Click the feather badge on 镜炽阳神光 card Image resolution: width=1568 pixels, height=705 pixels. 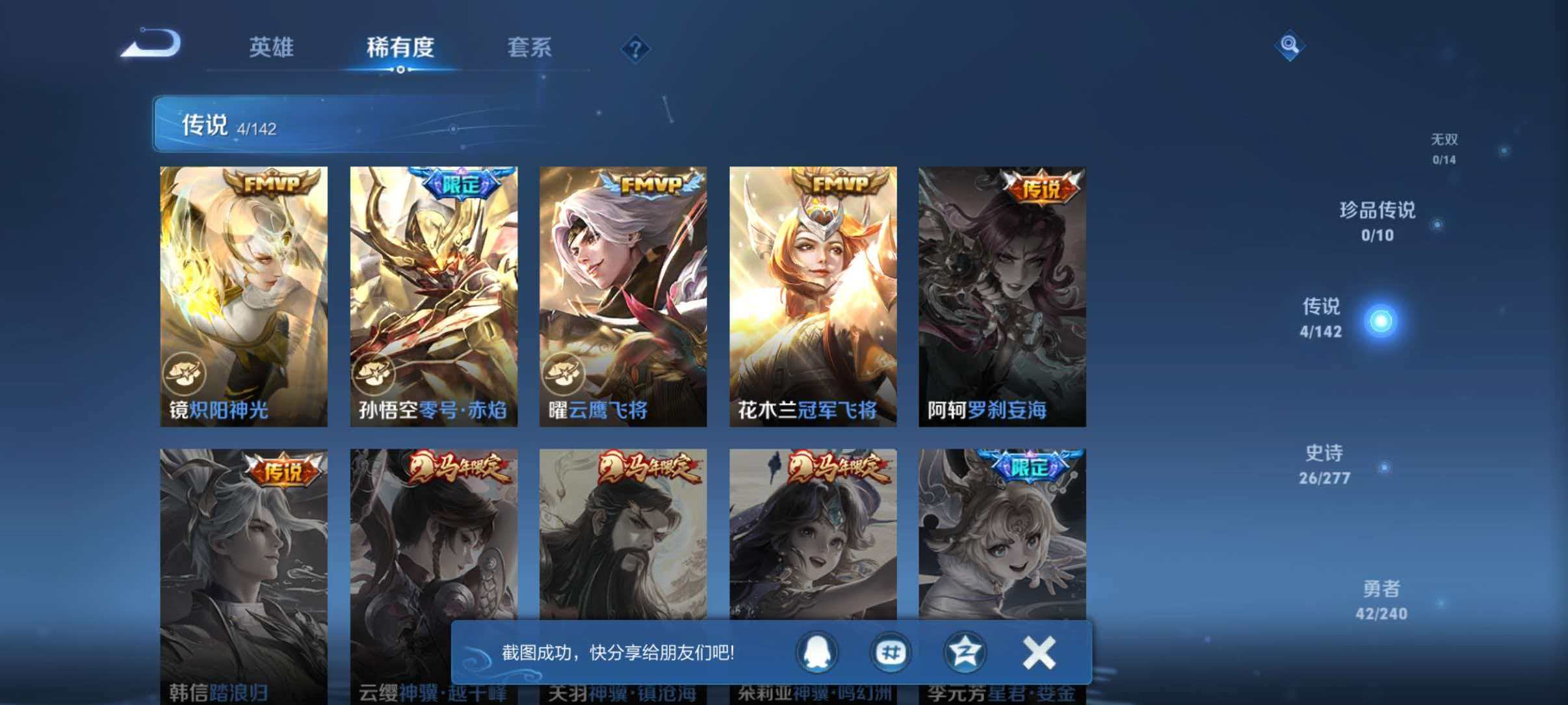point(186,374)
